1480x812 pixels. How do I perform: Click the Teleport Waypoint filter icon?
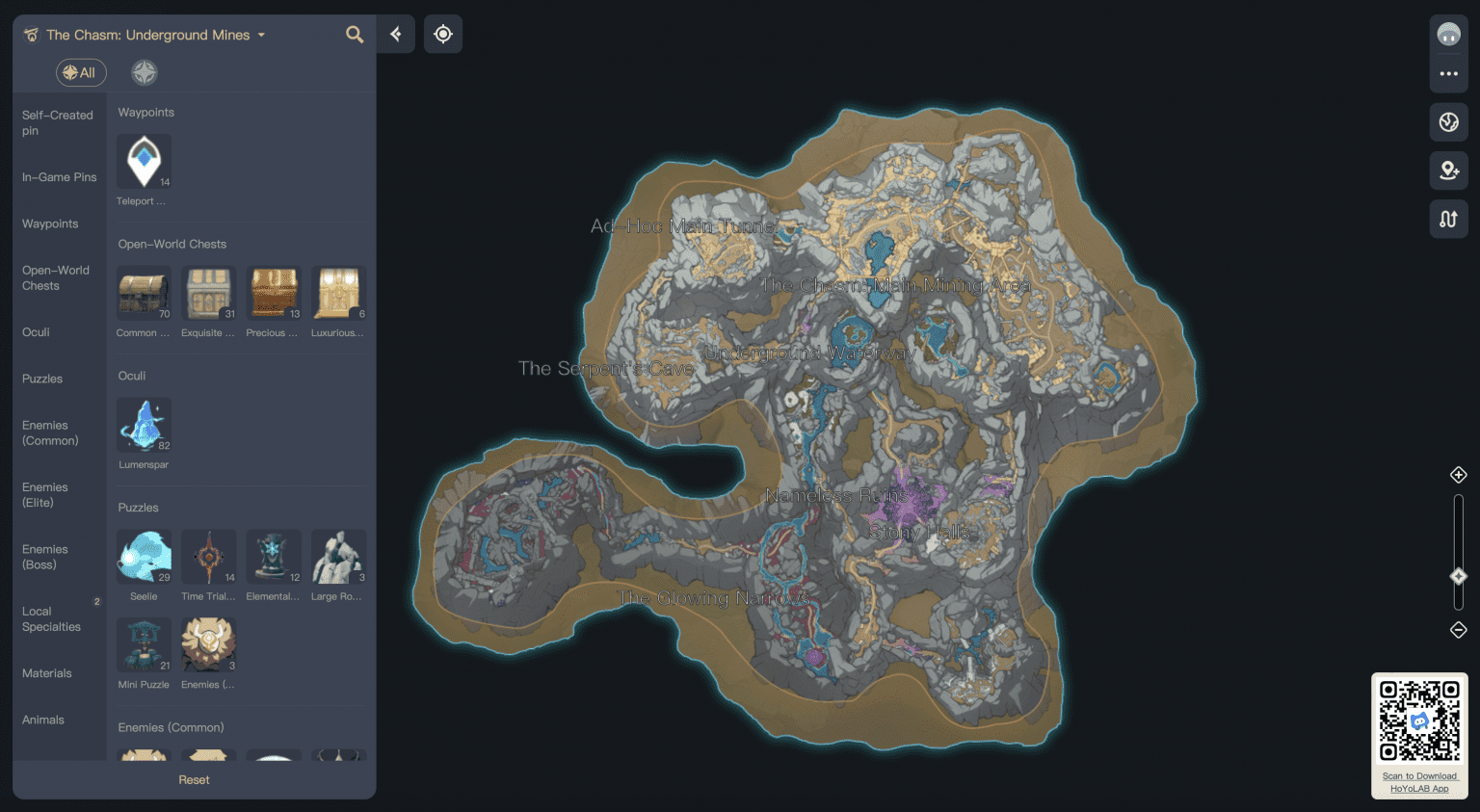tap(144, 161)
